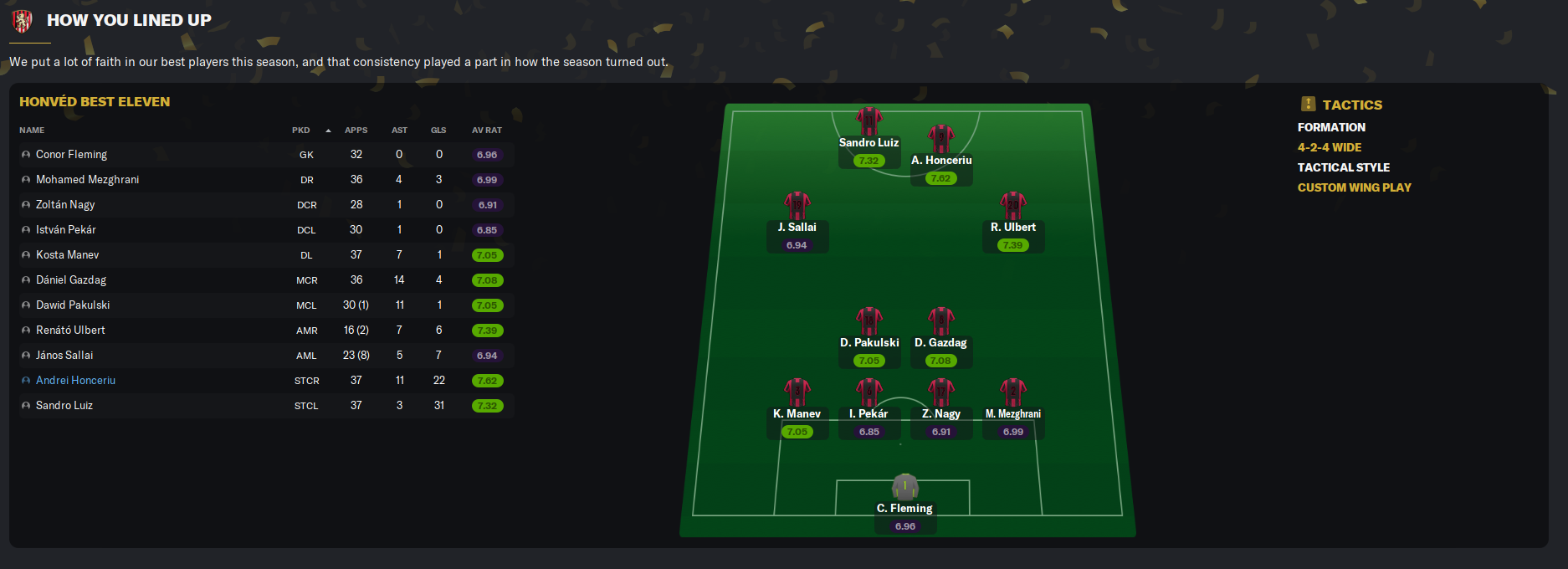Choose K. Manev's shirt on the pitch

pyautogui.click(x=797, y=392)
